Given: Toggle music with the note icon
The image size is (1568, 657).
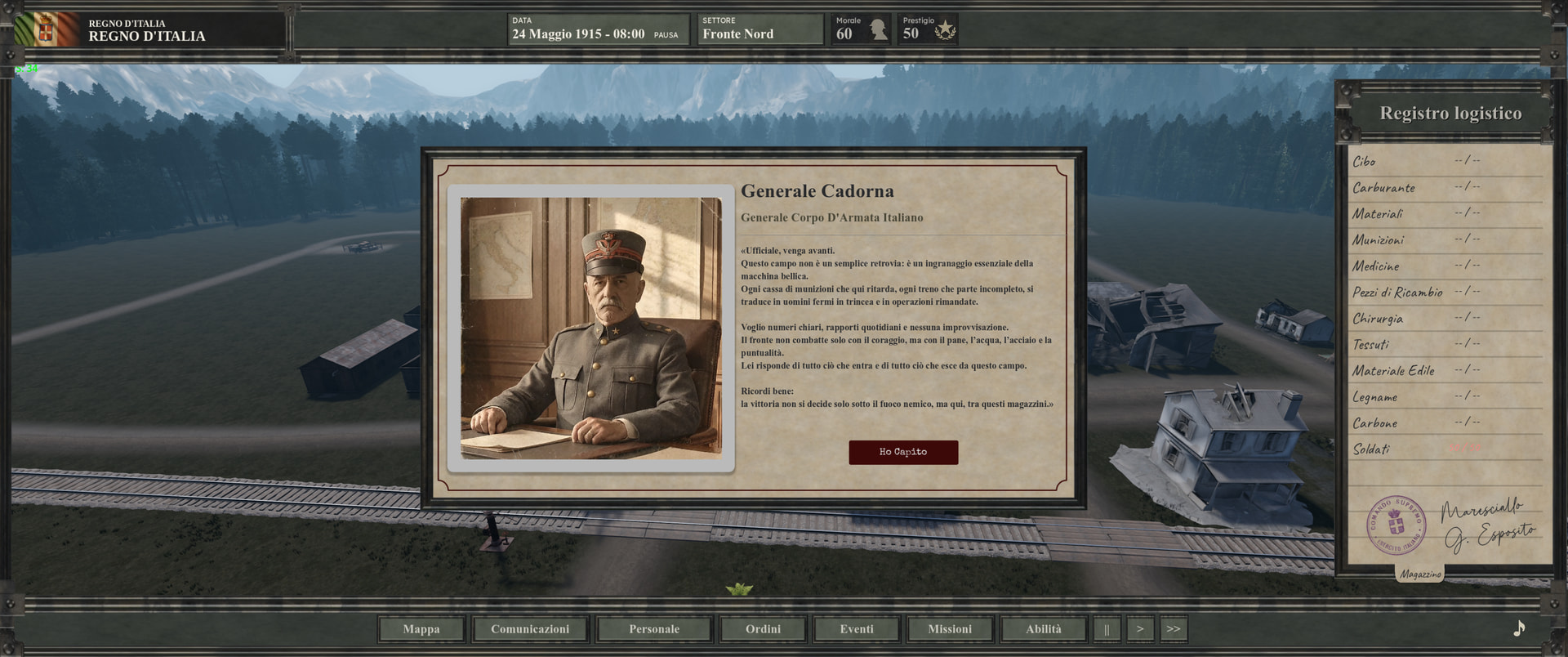Looking at the screenshot, I should tap(1519, 628).
